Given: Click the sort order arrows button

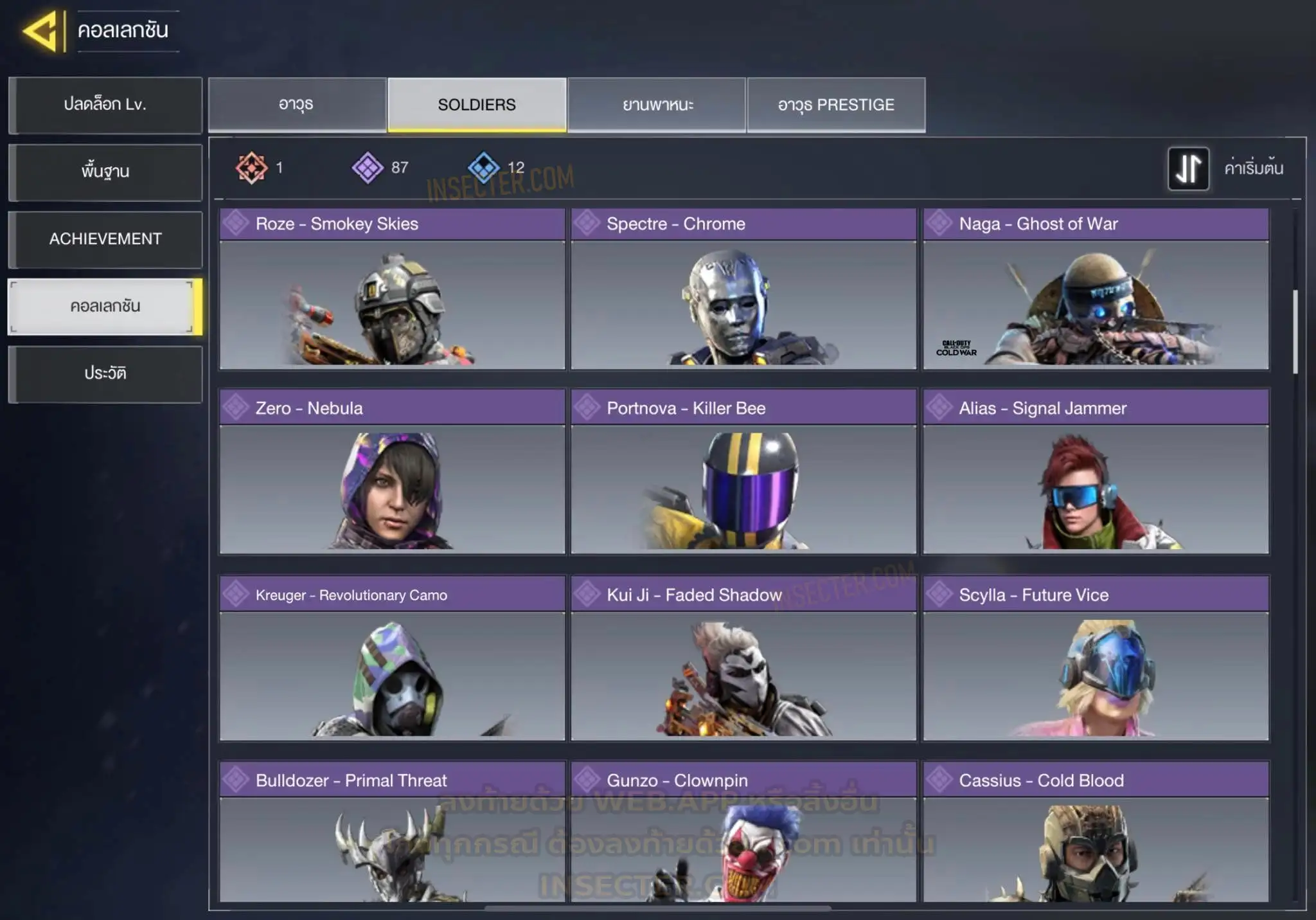Looking at the screenshot, I should pyautogui.click(x=1188, y=168).
